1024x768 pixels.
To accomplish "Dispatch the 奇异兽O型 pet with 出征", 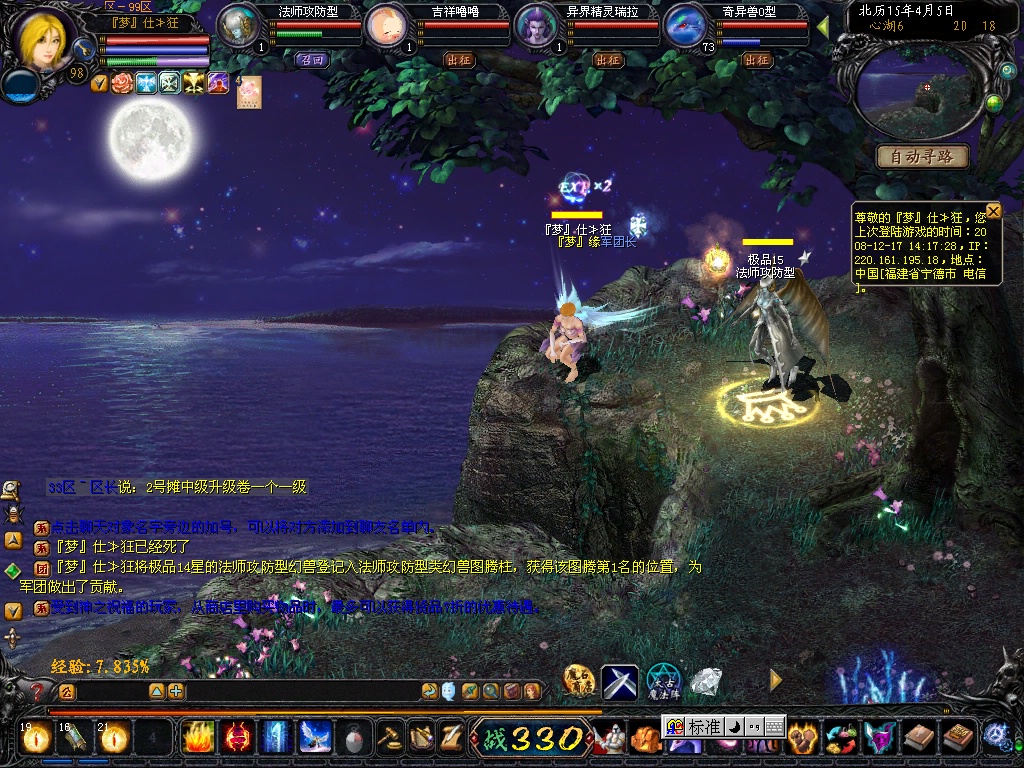I will (757, 60).
